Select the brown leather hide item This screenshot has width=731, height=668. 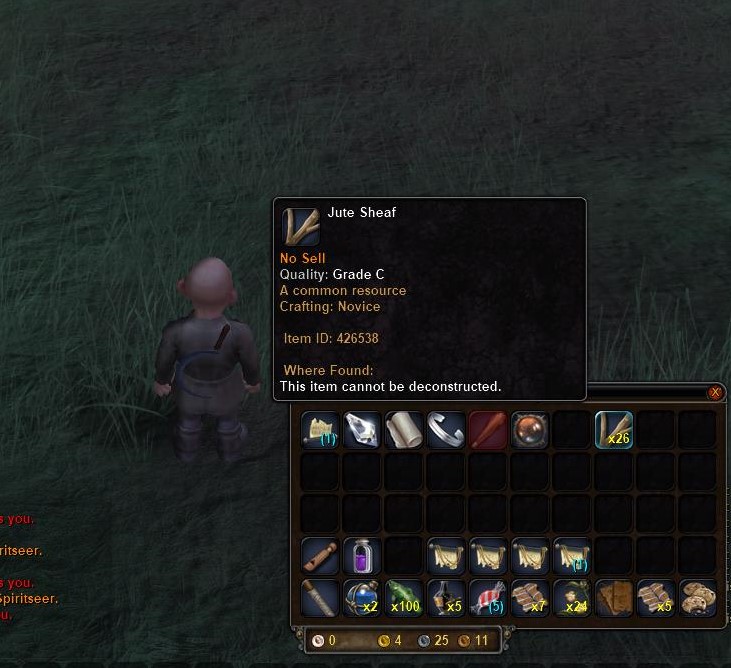[x=613, y=598]
